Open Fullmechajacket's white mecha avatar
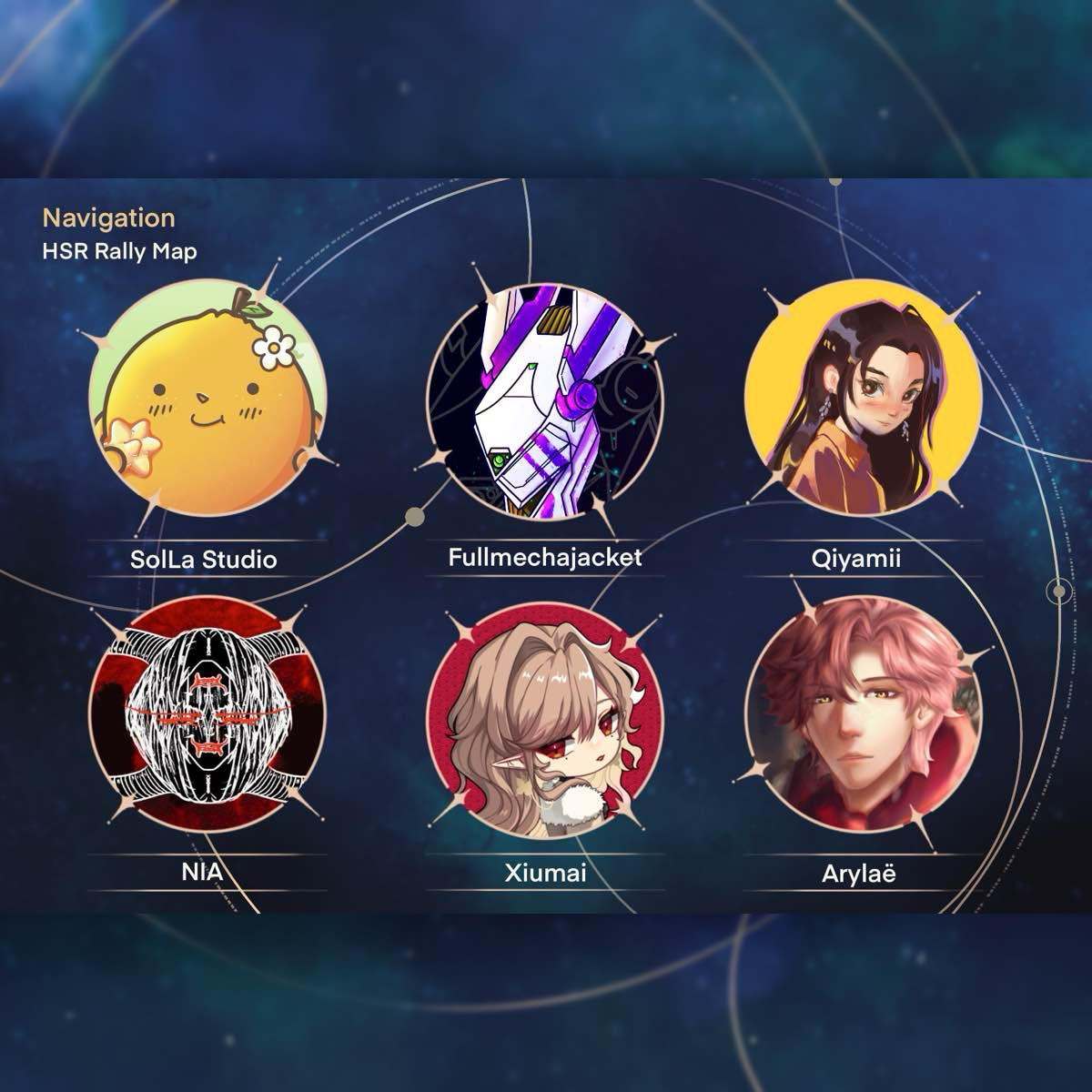Viewport: 1092px width, 1092px height. point(544,401)
